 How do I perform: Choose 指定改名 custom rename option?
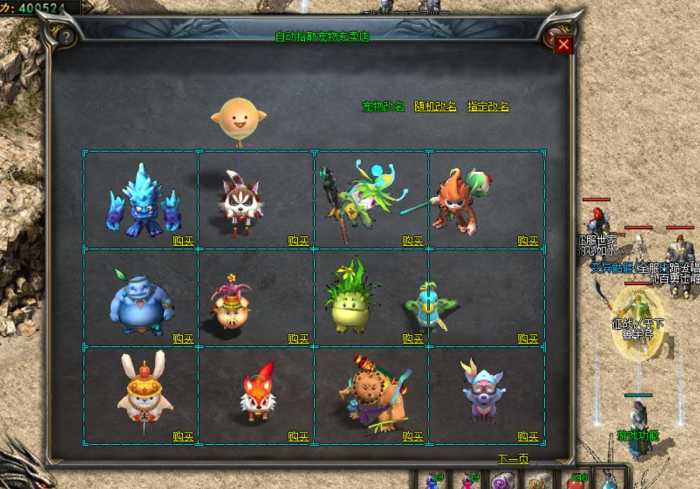click(488, 106)
